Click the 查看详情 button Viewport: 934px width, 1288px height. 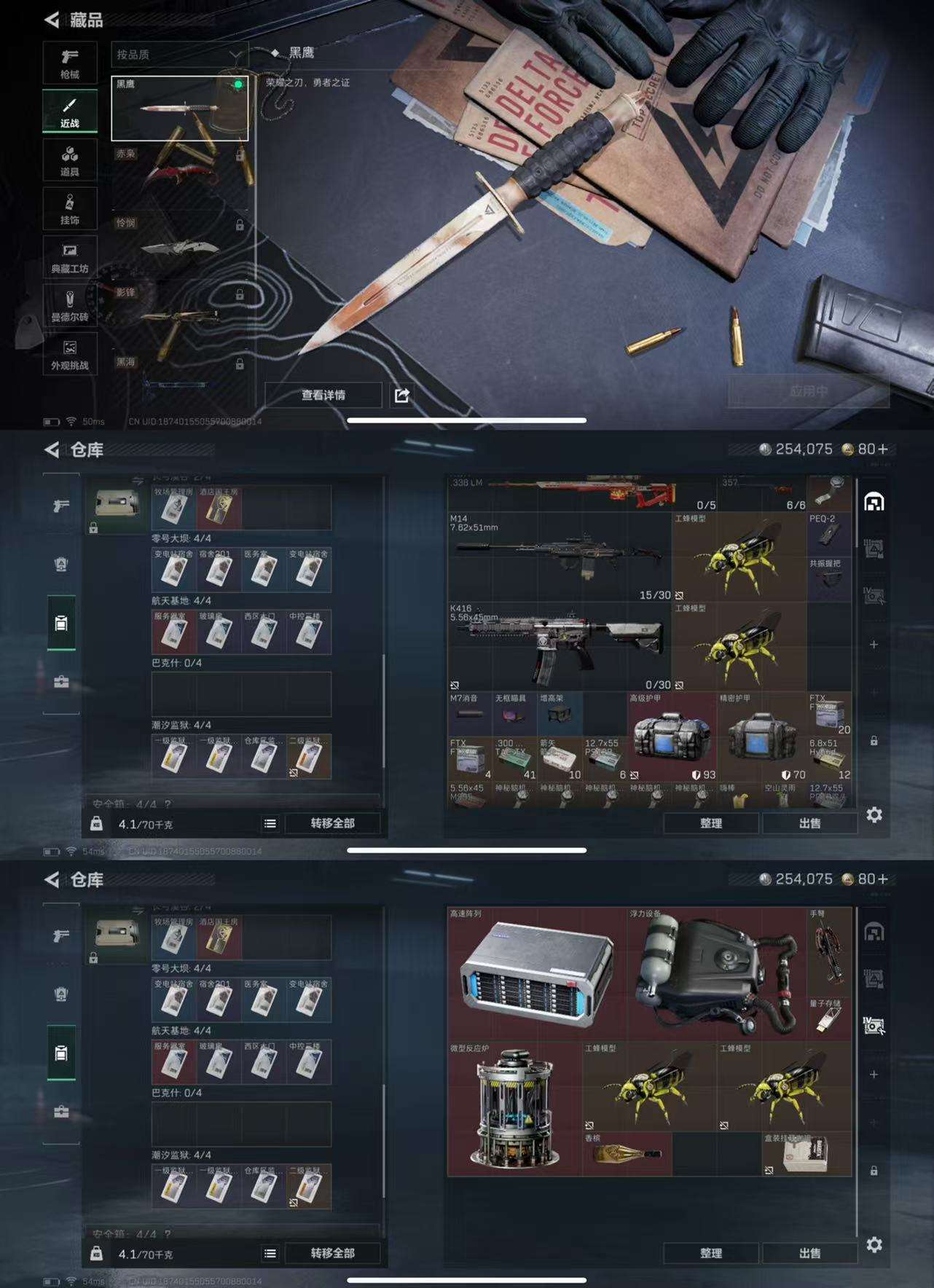tap(326, 395)
